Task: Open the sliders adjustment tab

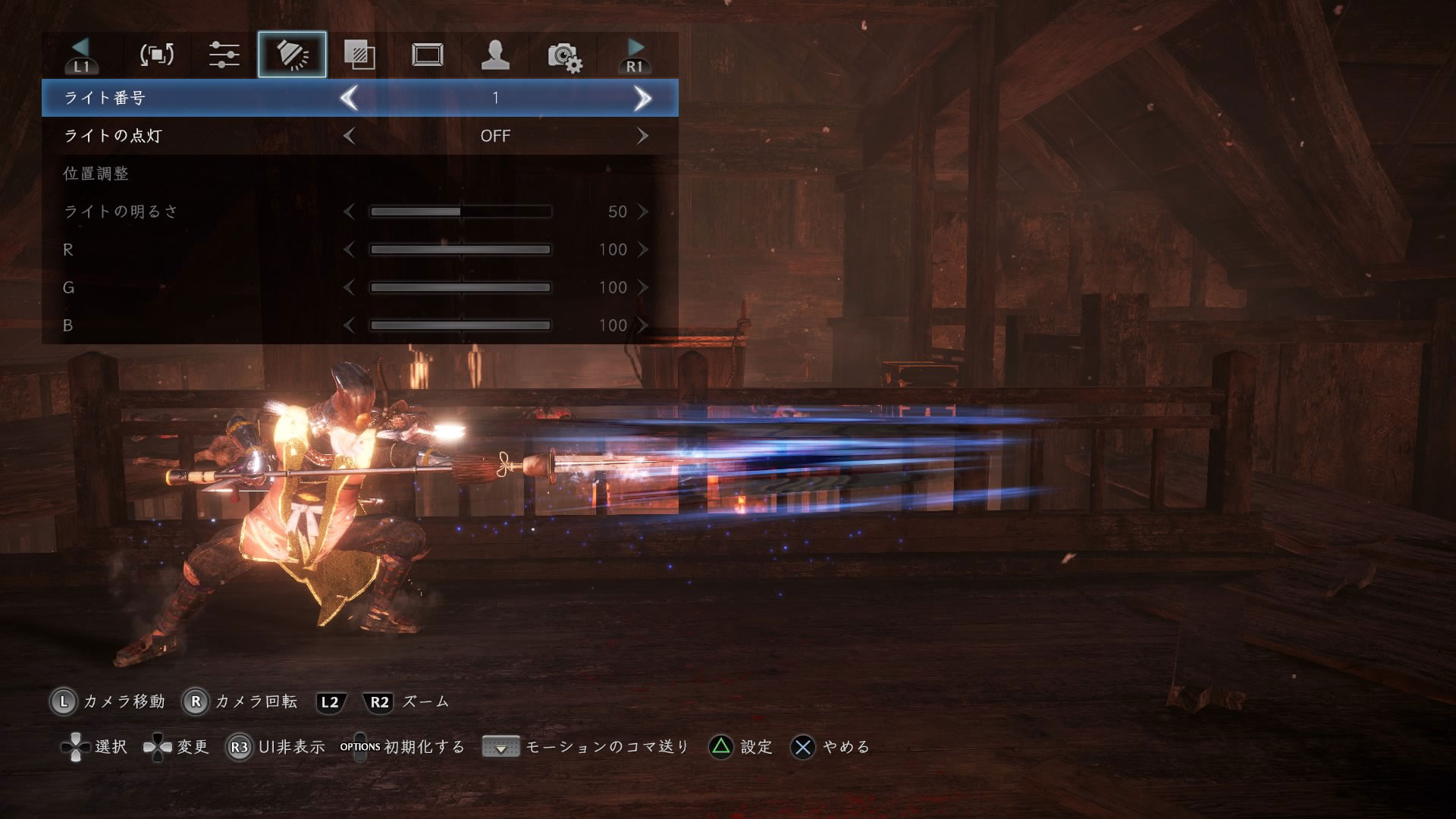Action: (224, 55)
